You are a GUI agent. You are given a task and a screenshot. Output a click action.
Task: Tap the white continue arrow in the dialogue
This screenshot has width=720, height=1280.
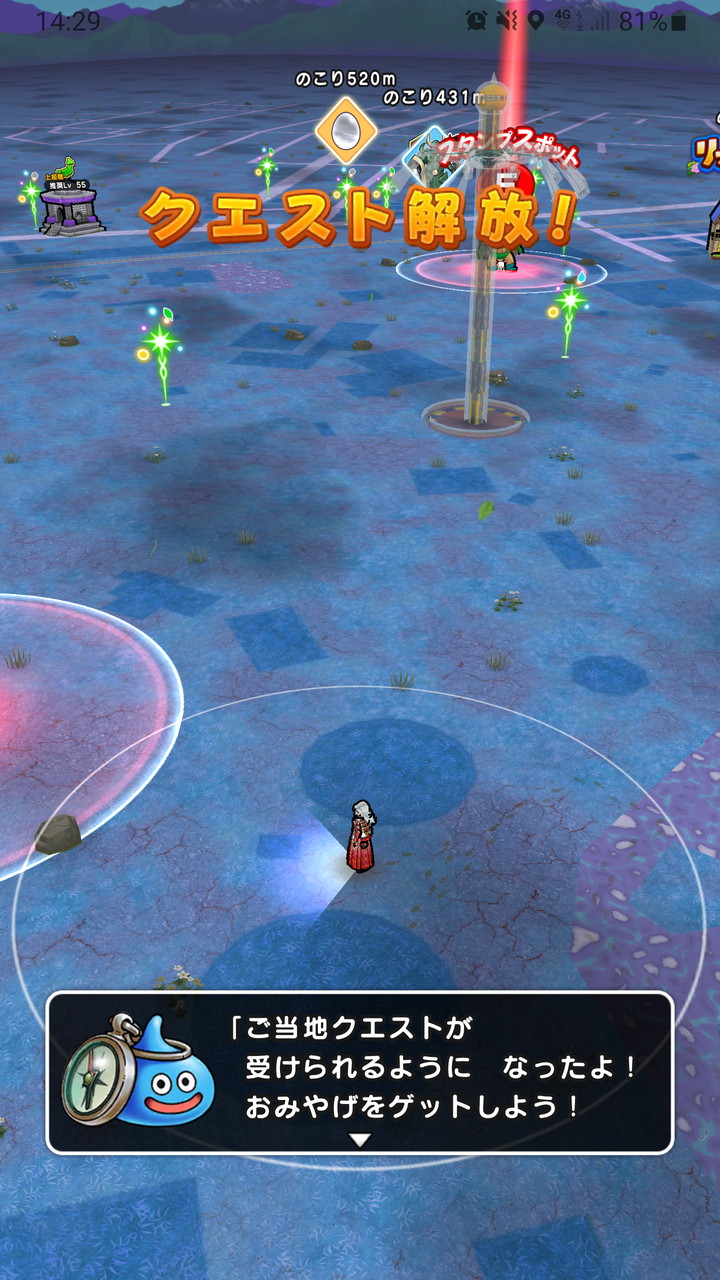360,1139
